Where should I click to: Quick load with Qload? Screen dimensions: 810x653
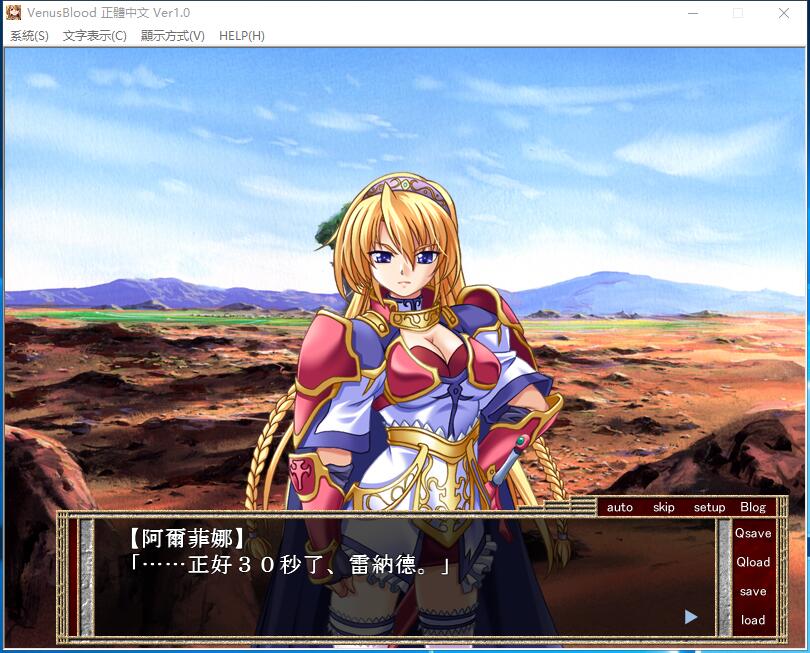(x=753, y=562)
